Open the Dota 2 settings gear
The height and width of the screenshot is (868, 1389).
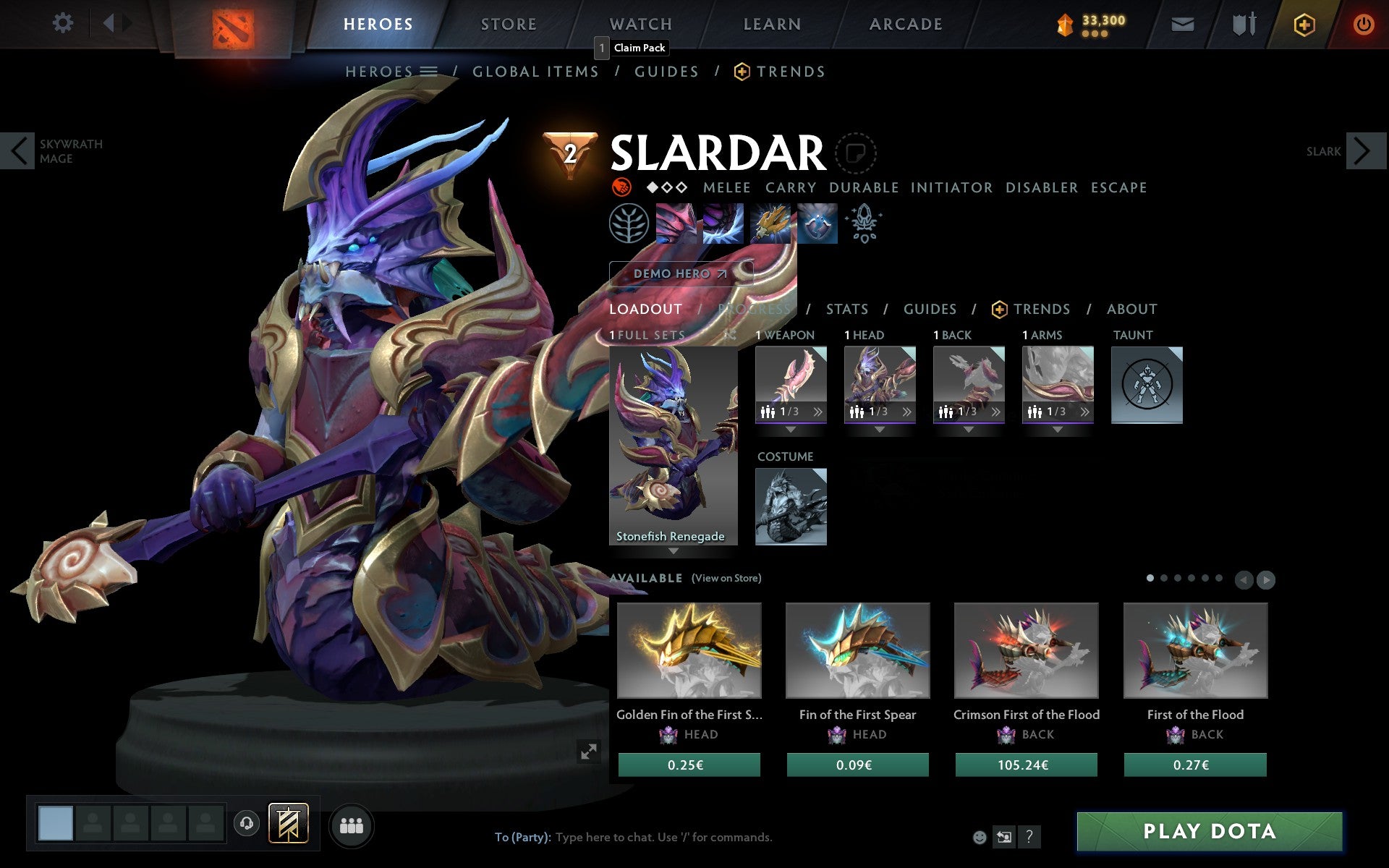coord(64,23)
